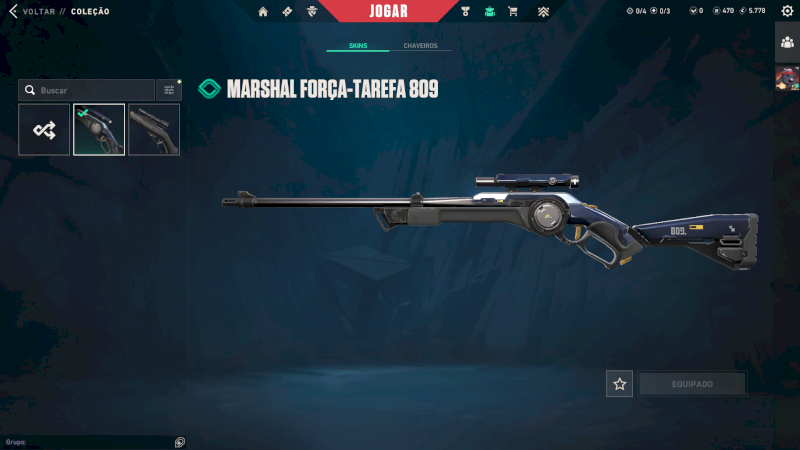
Task: Select the equipped Força-Tarefa 809 Marshal thumbnail
Action: click(99, 130)
